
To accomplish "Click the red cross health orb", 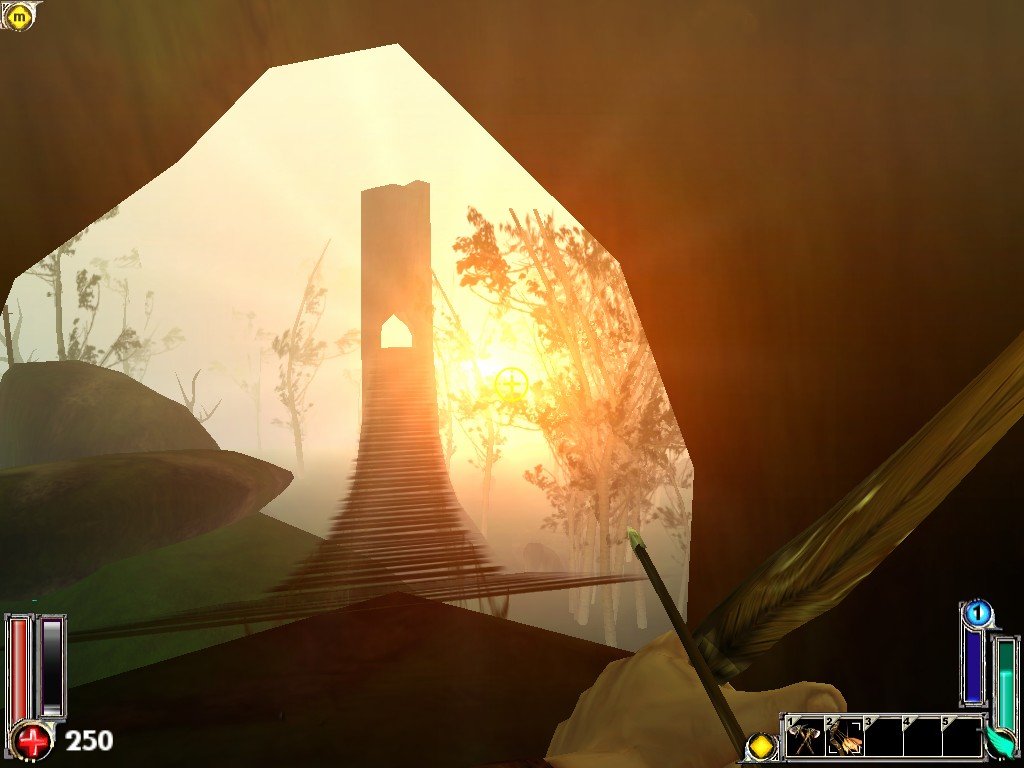I will pyautogui.click(x=34, y=741).
